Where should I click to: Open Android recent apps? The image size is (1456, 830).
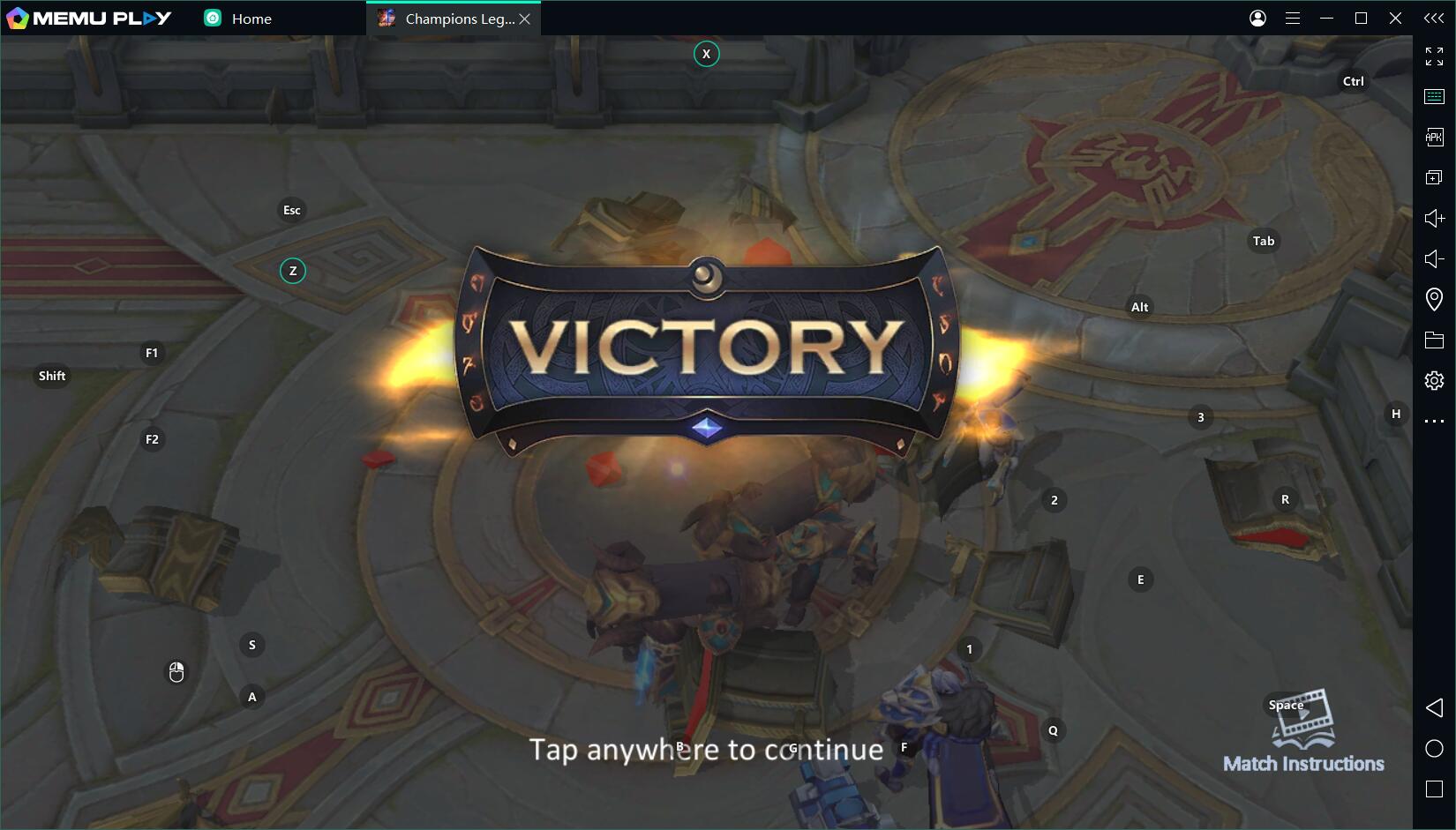1434,789
